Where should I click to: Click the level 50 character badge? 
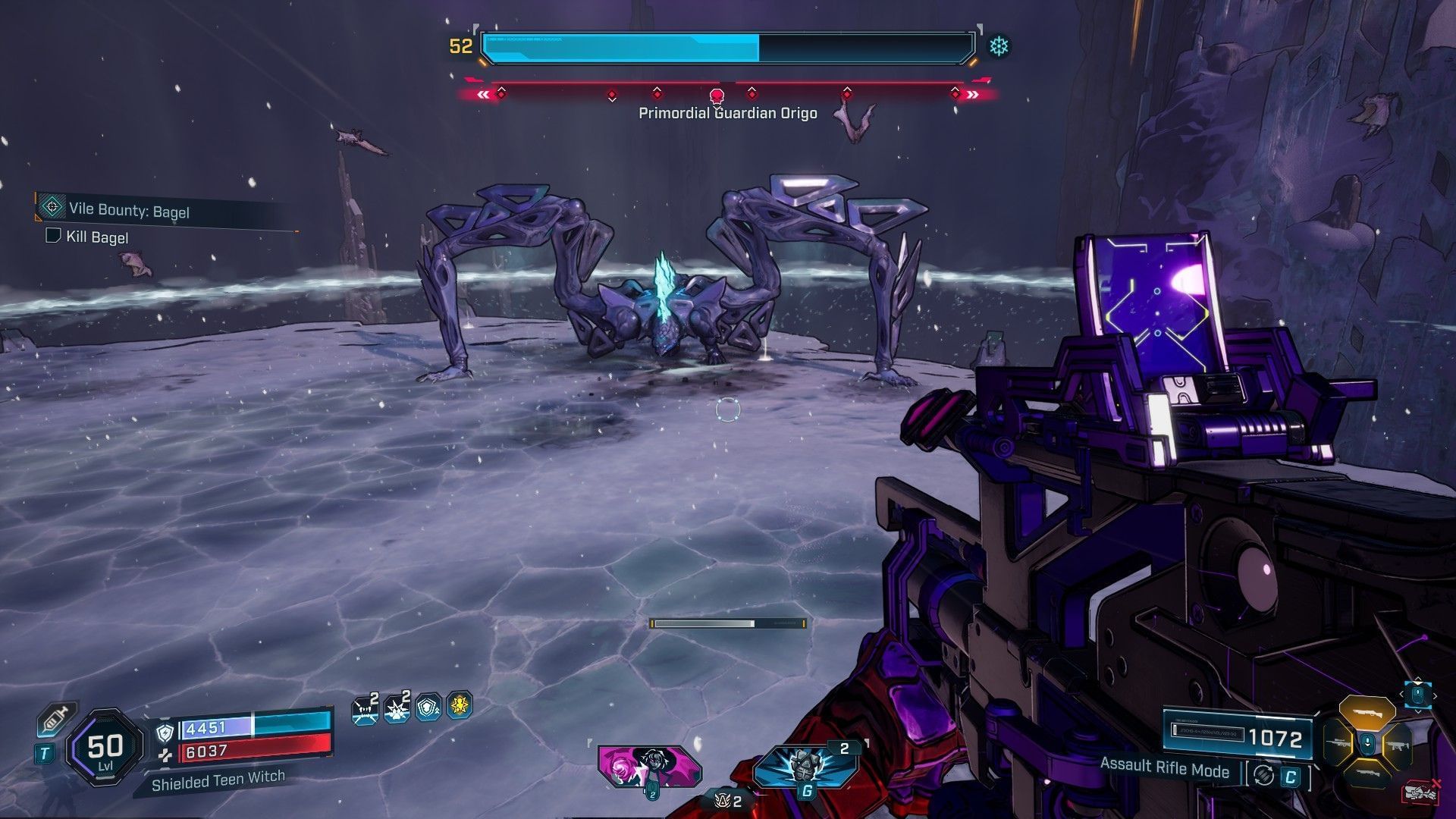[105, 748]
